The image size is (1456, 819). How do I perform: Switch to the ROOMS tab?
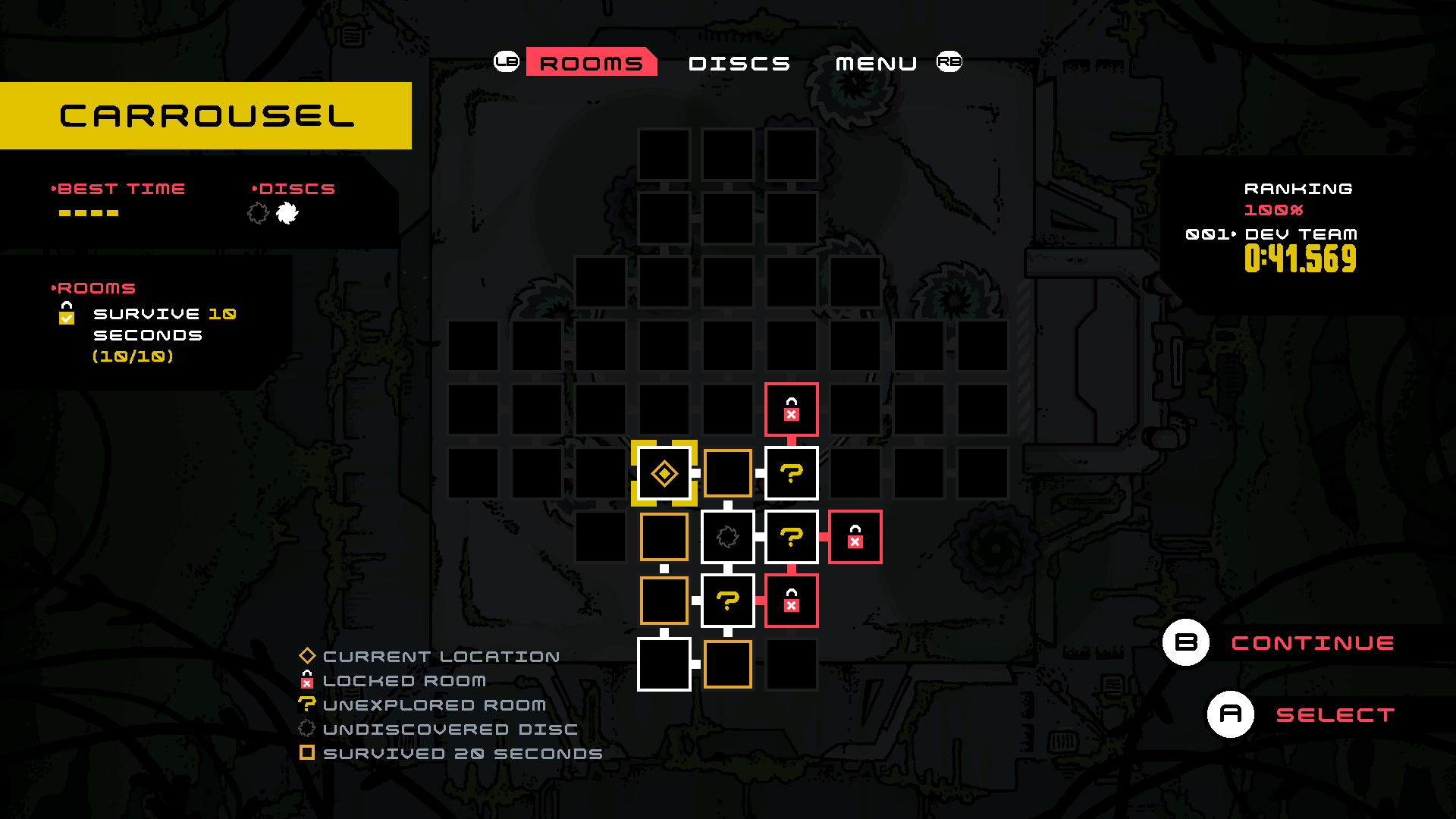591,62
